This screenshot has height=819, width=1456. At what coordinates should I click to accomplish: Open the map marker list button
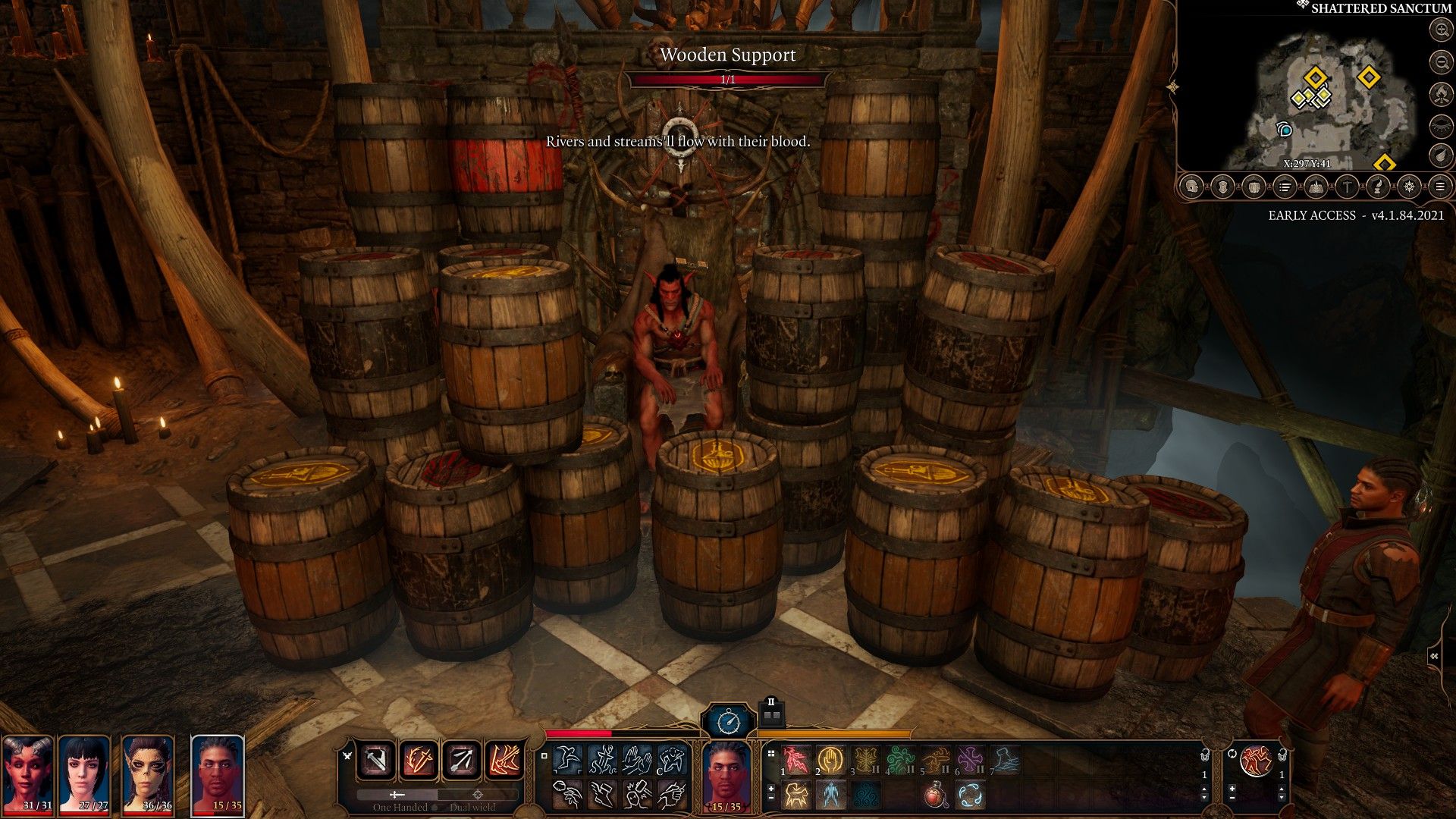pos(1285,187)
